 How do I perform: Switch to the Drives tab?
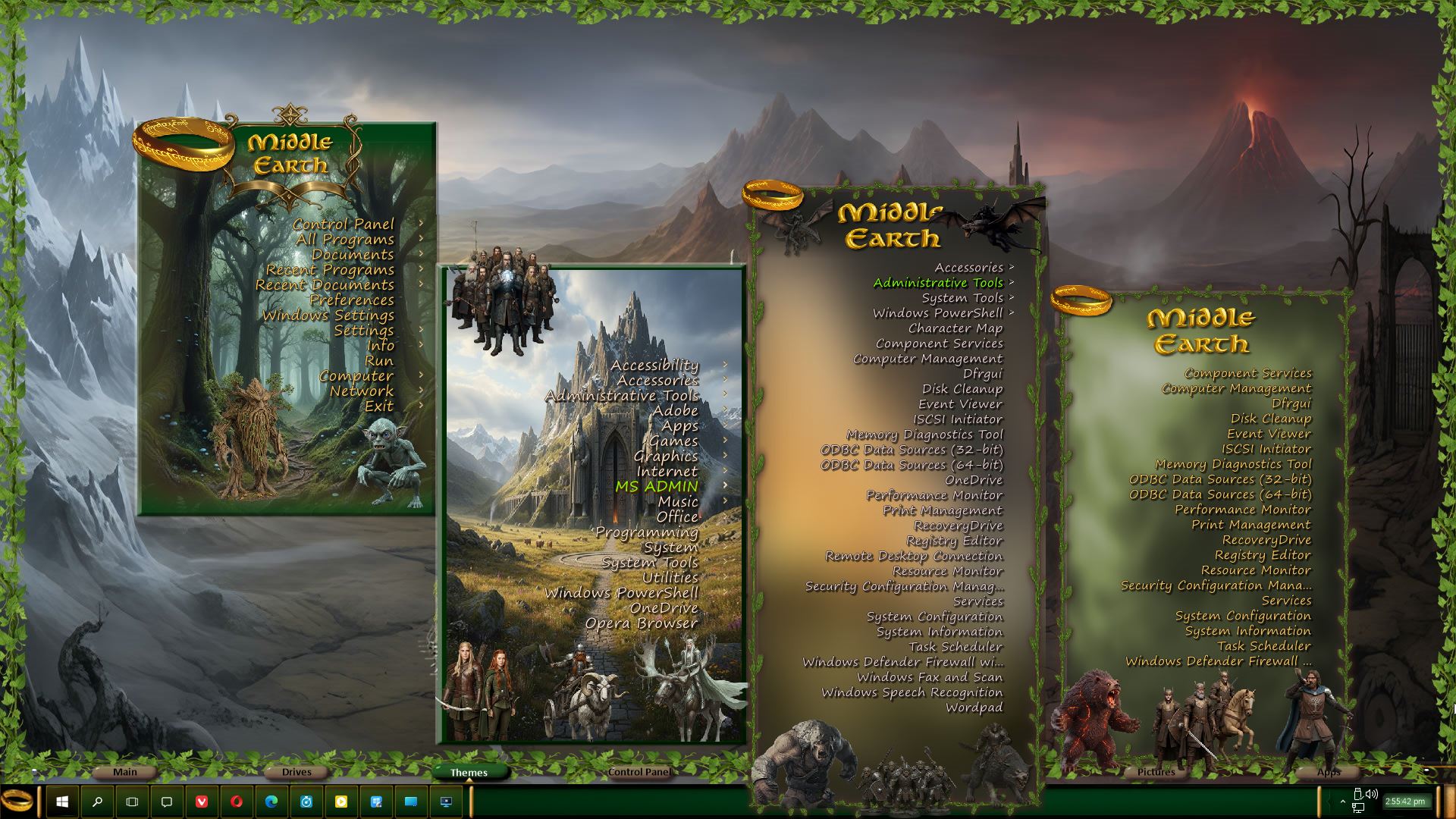click(x=297, y=772)
